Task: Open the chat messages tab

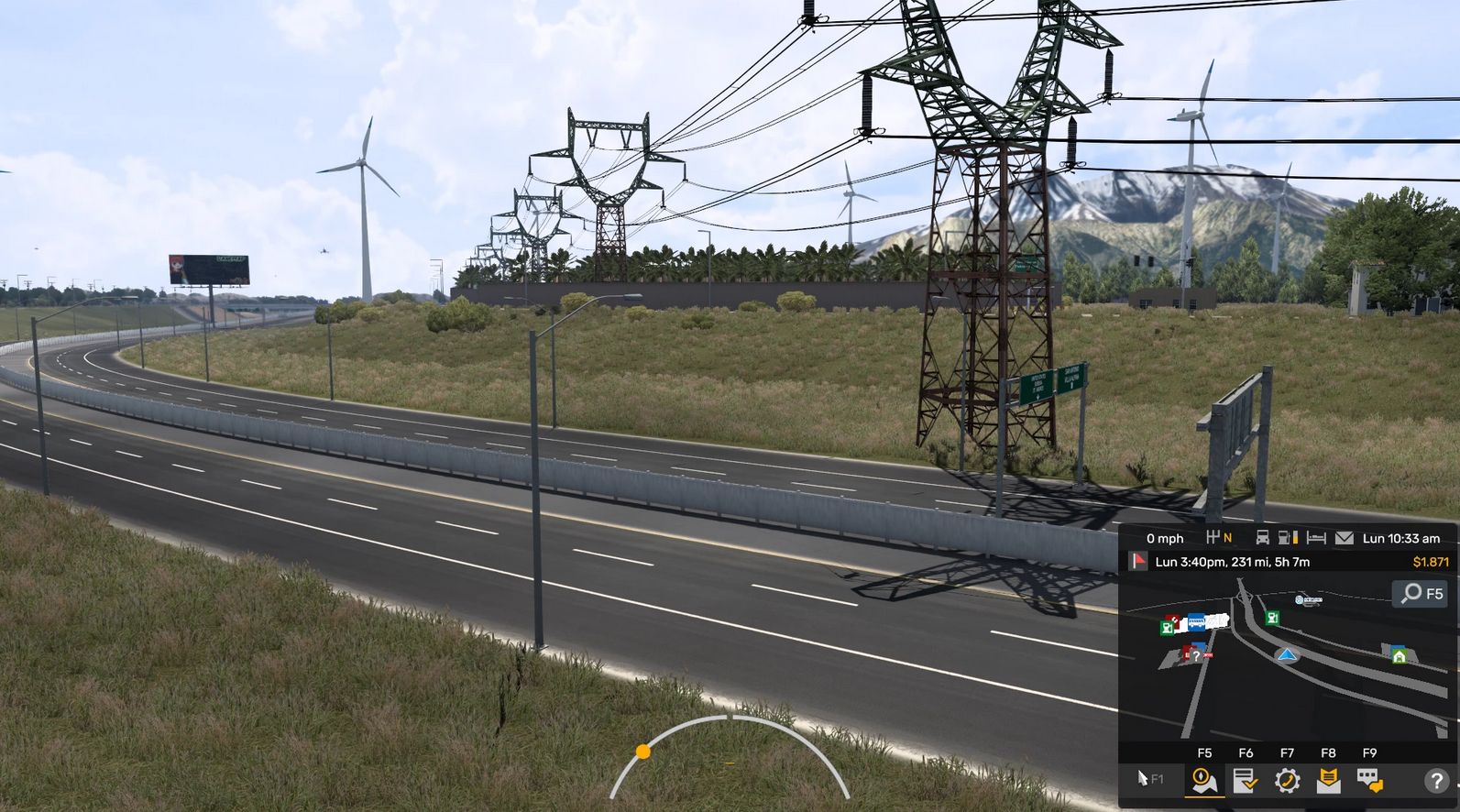Action: coord(1369,781)
